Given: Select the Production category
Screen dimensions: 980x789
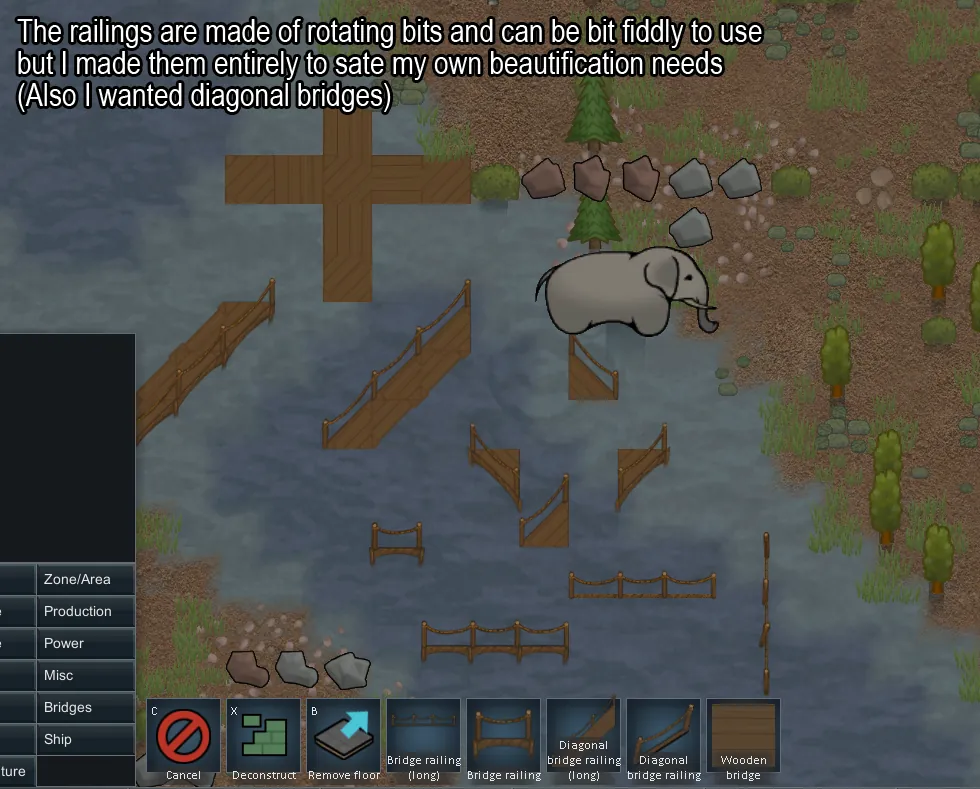Looking at the screenshot, I should [85, 612].
